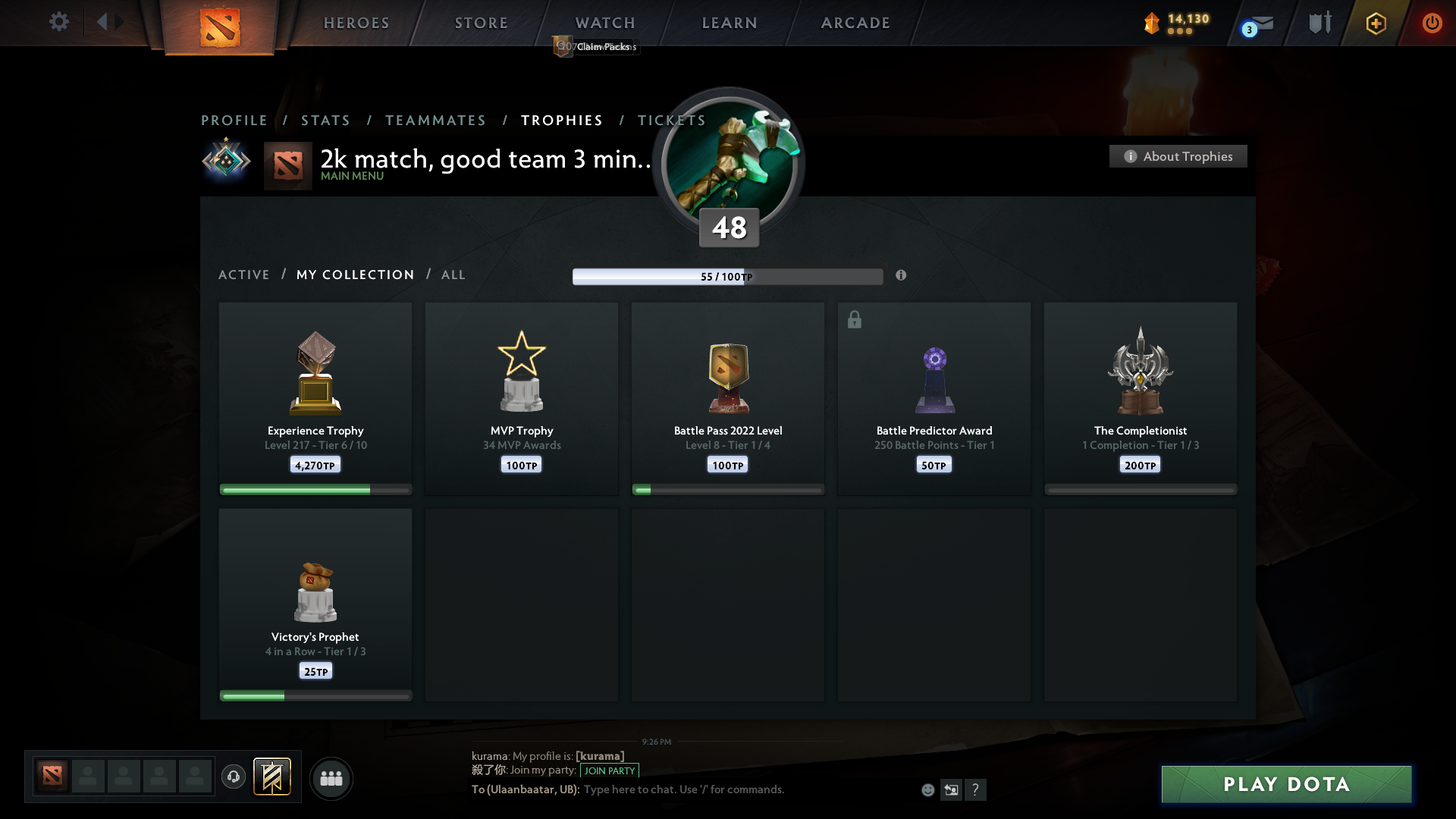1456x819 pixels.
Task: Click the PLAY DOTA button
Action: tap(1285, 784)
